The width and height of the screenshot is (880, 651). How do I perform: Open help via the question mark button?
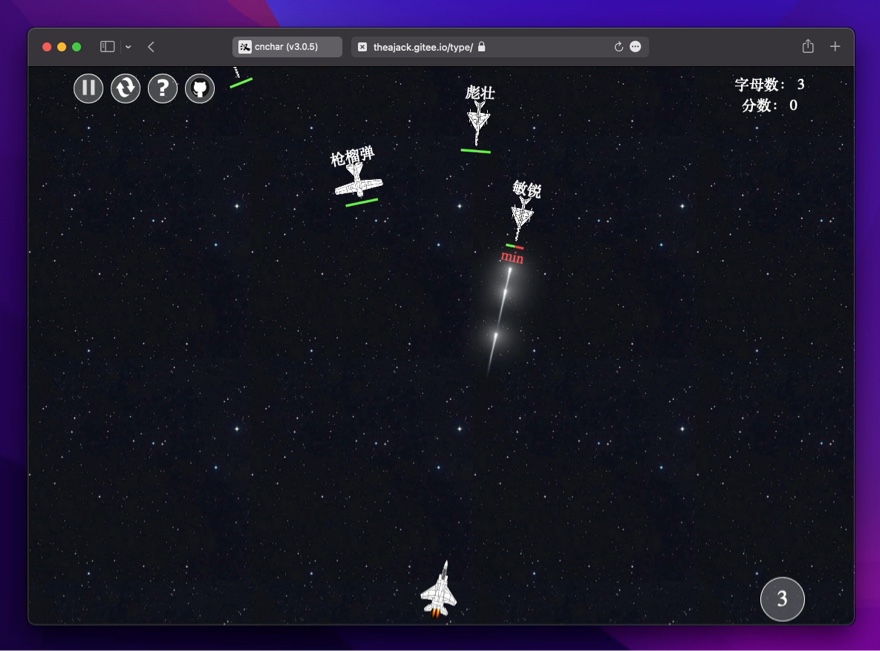(x=162, y=88)
